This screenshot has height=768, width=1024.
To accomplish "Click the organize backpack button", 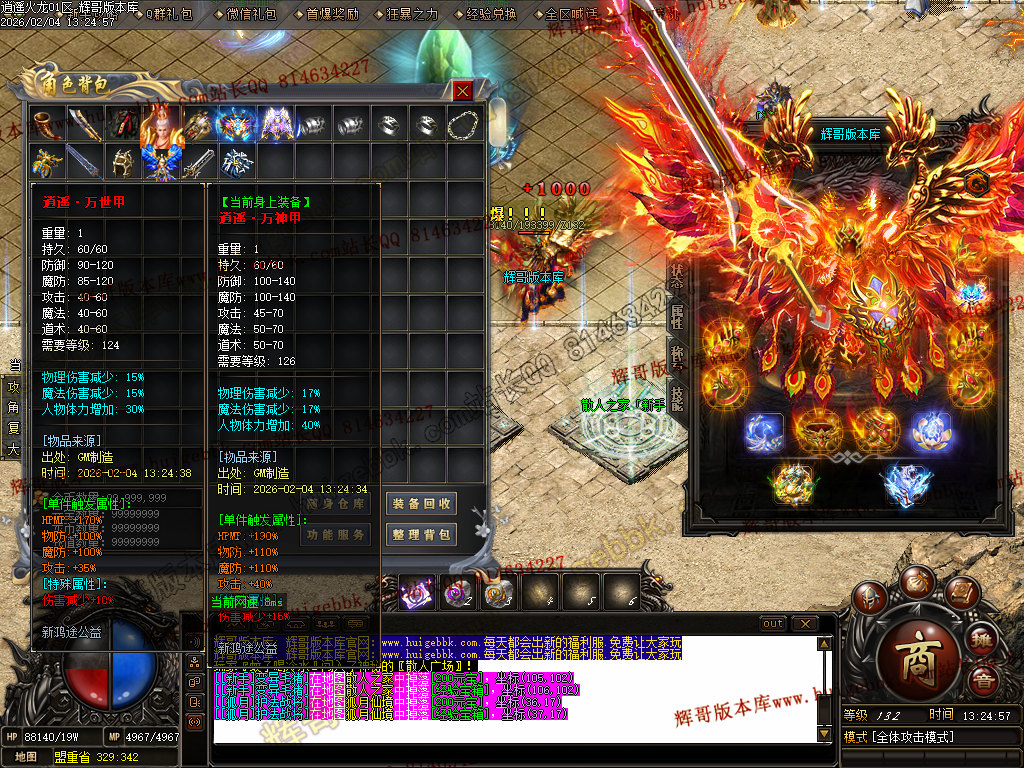I will [x=422, y=535].
